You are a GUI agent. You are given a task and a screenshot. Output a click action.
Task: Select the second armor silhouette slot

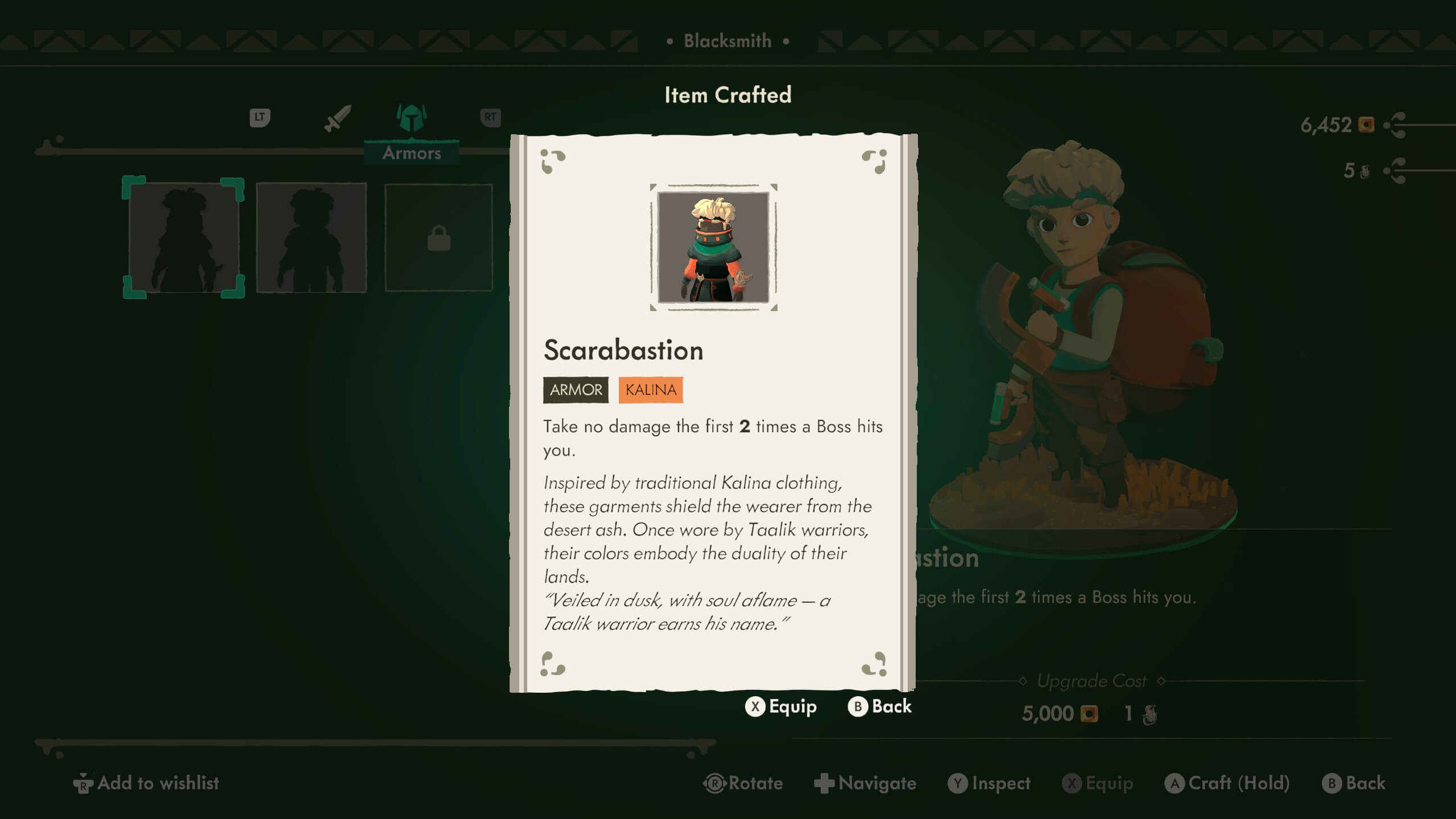pyautogui.click(x=311, y=237)
